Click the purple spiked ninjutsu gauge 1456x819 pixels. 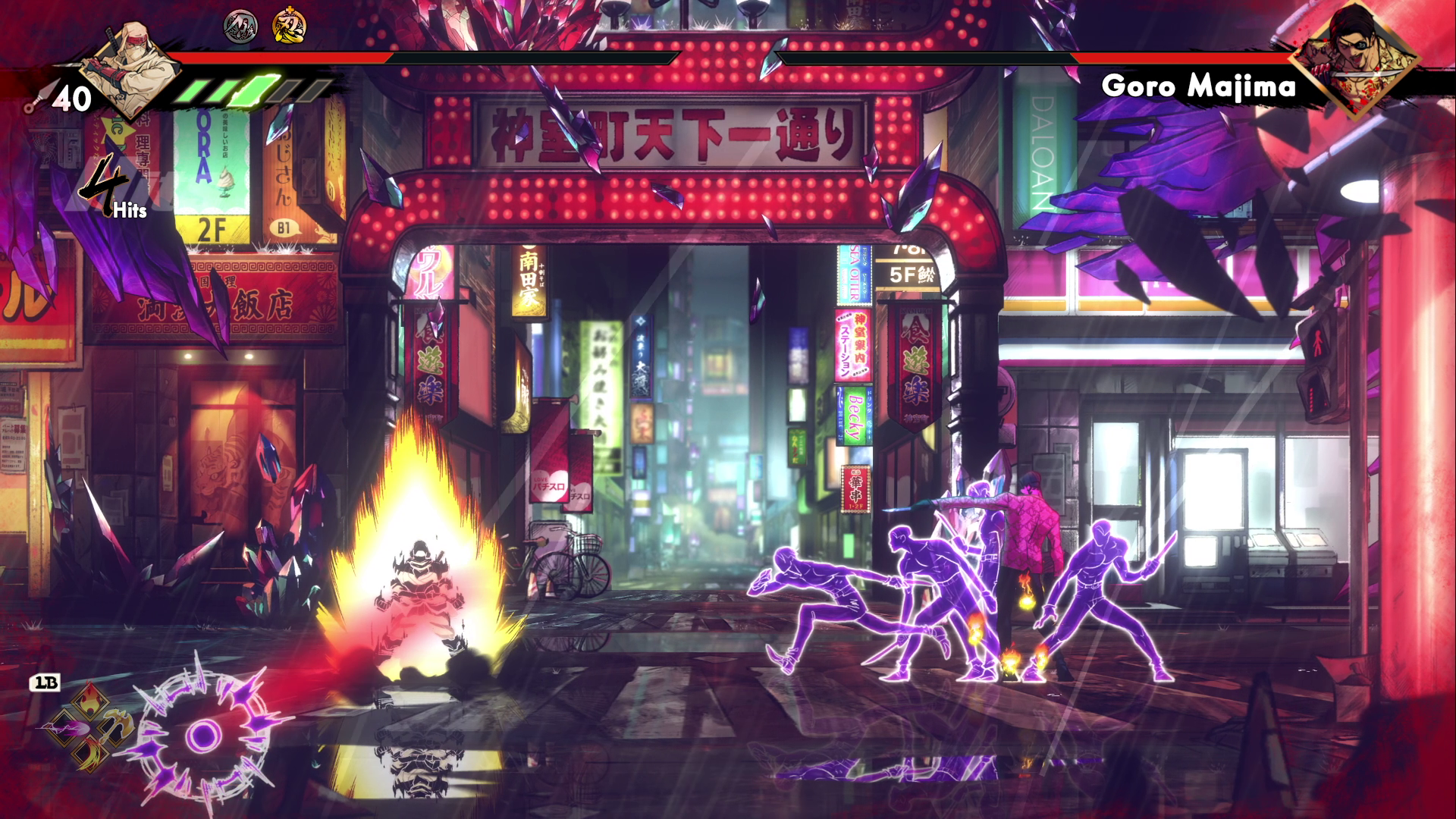[x=202, y=733]
